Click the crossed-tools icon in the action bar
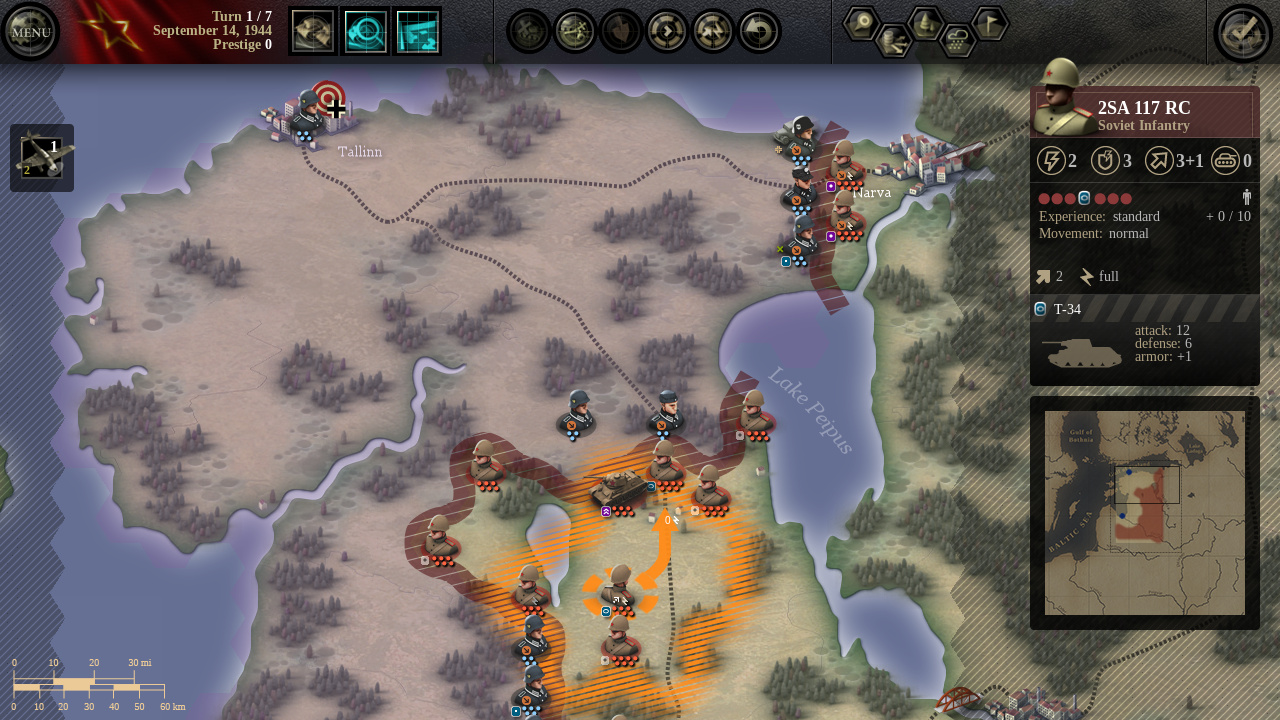This screenshot has height=720, width=1280. 575,31
